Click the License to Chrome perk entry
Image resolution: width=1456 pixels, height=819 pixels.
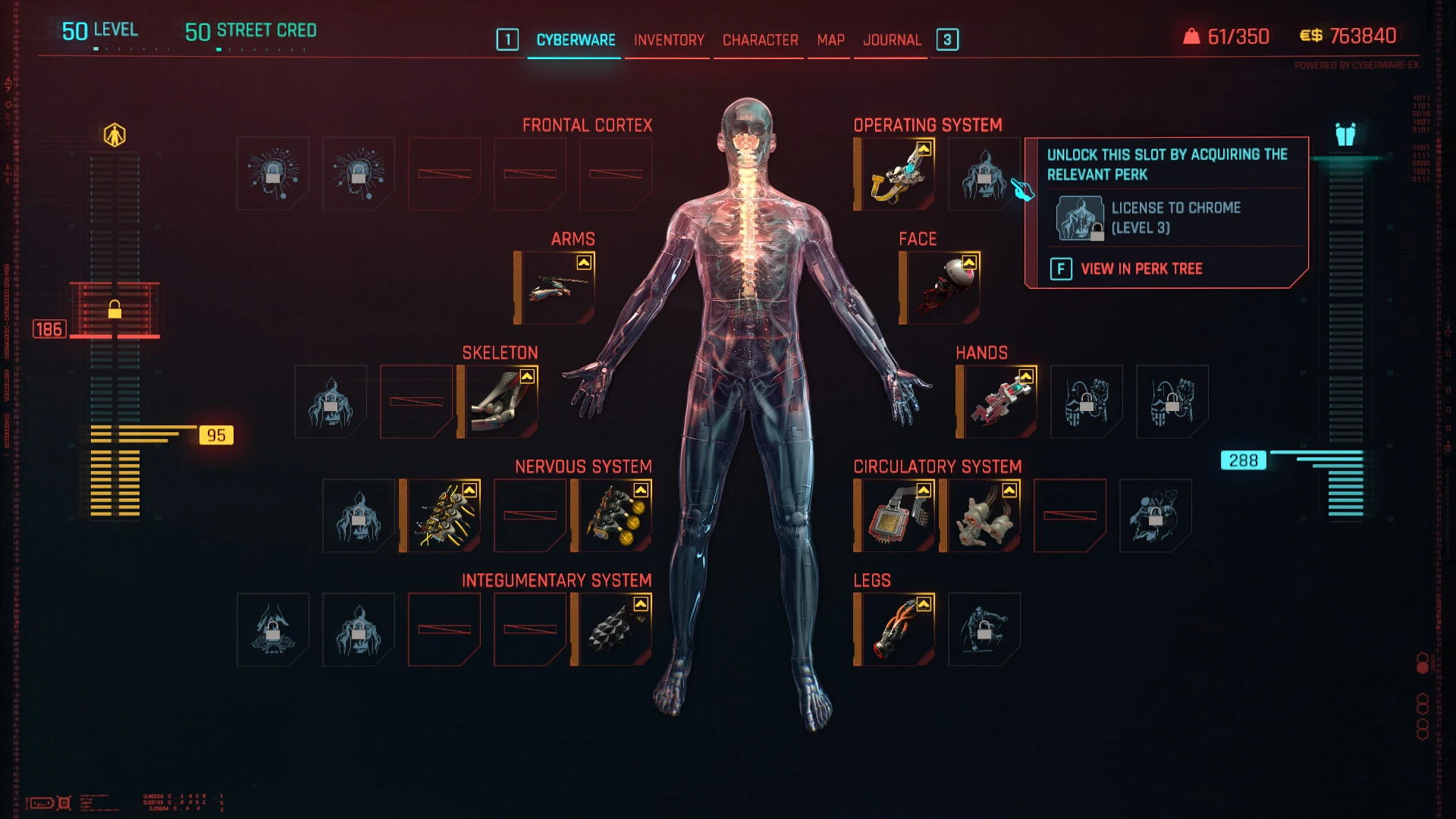tap(1174, 218)
